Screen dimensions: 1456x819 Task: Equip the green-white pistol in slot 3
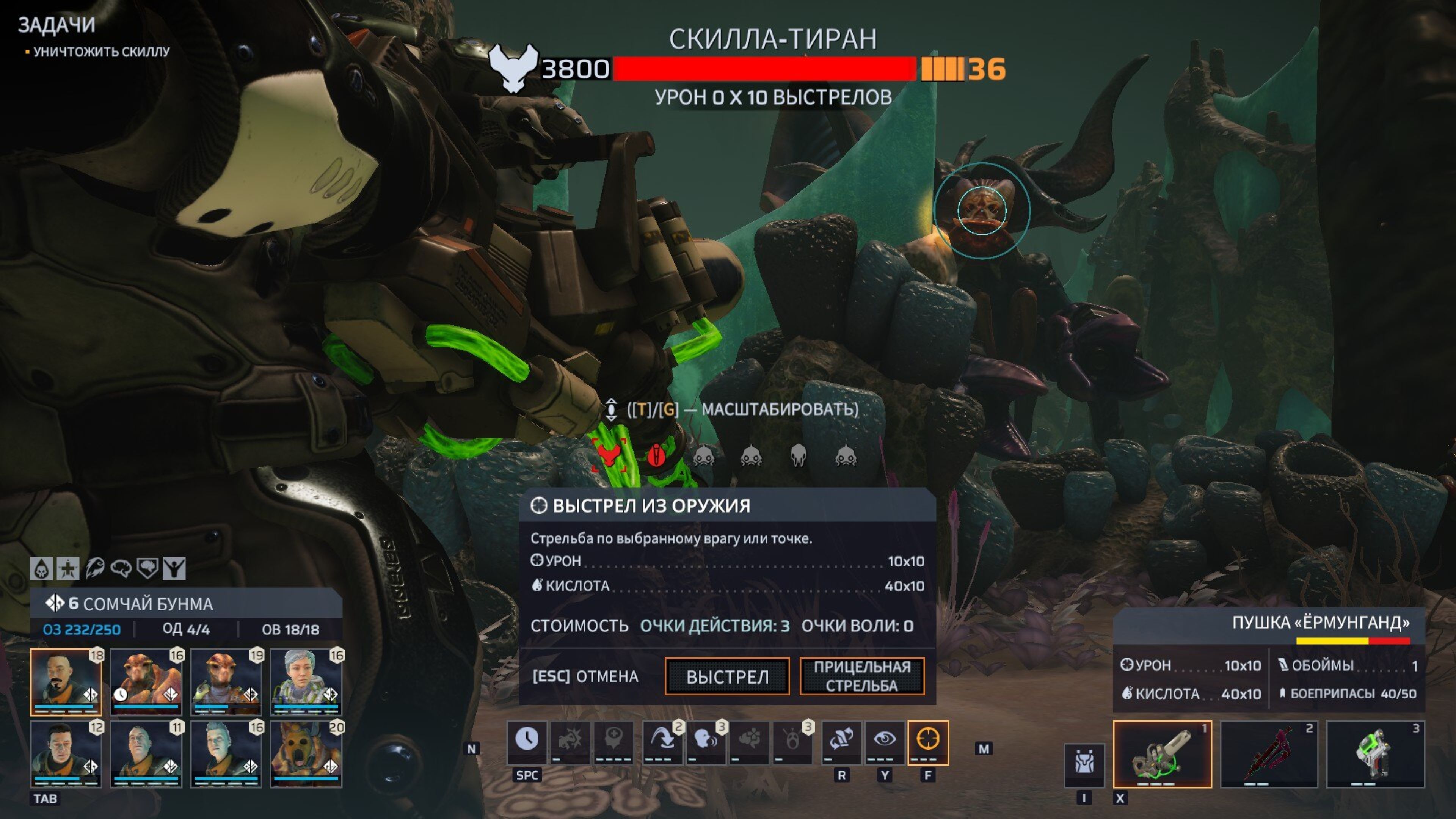1375,754
